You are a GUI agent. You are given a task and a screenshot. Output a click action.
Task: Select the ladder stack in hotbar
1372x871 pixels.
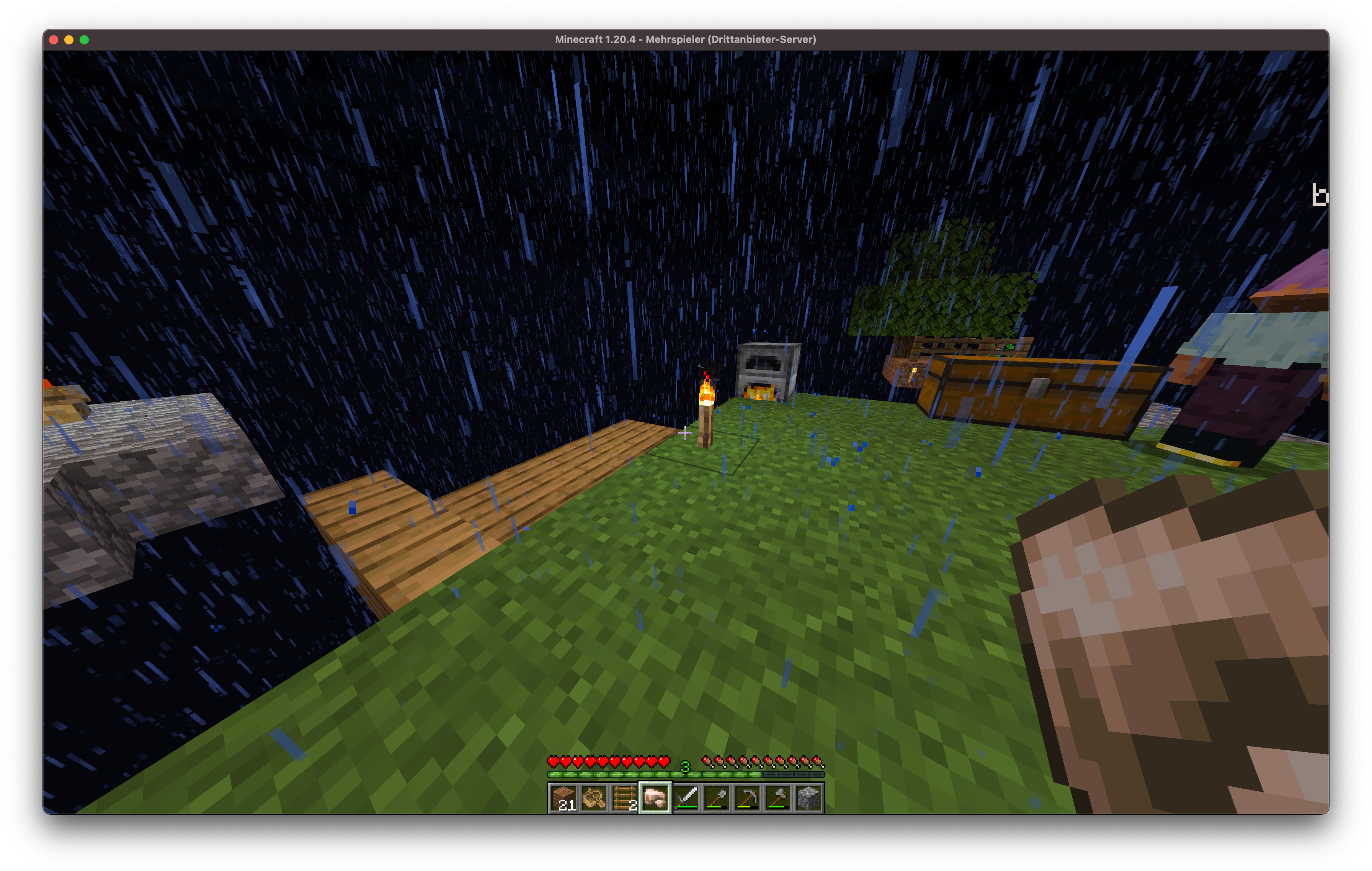(624, 798)
